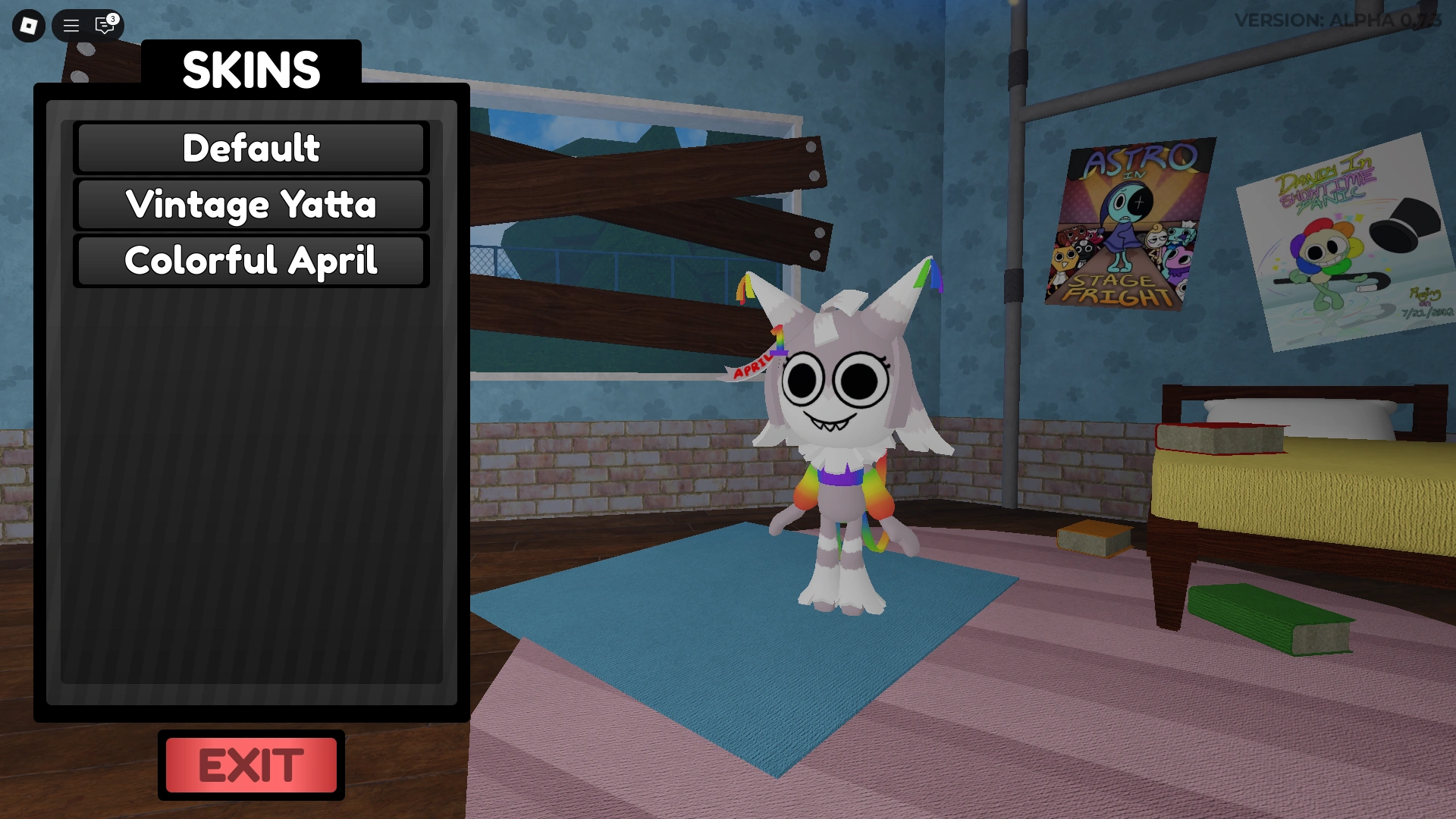Select the Default skin
This screenshot has width=1456, height=819.
[x=250, y=148]
